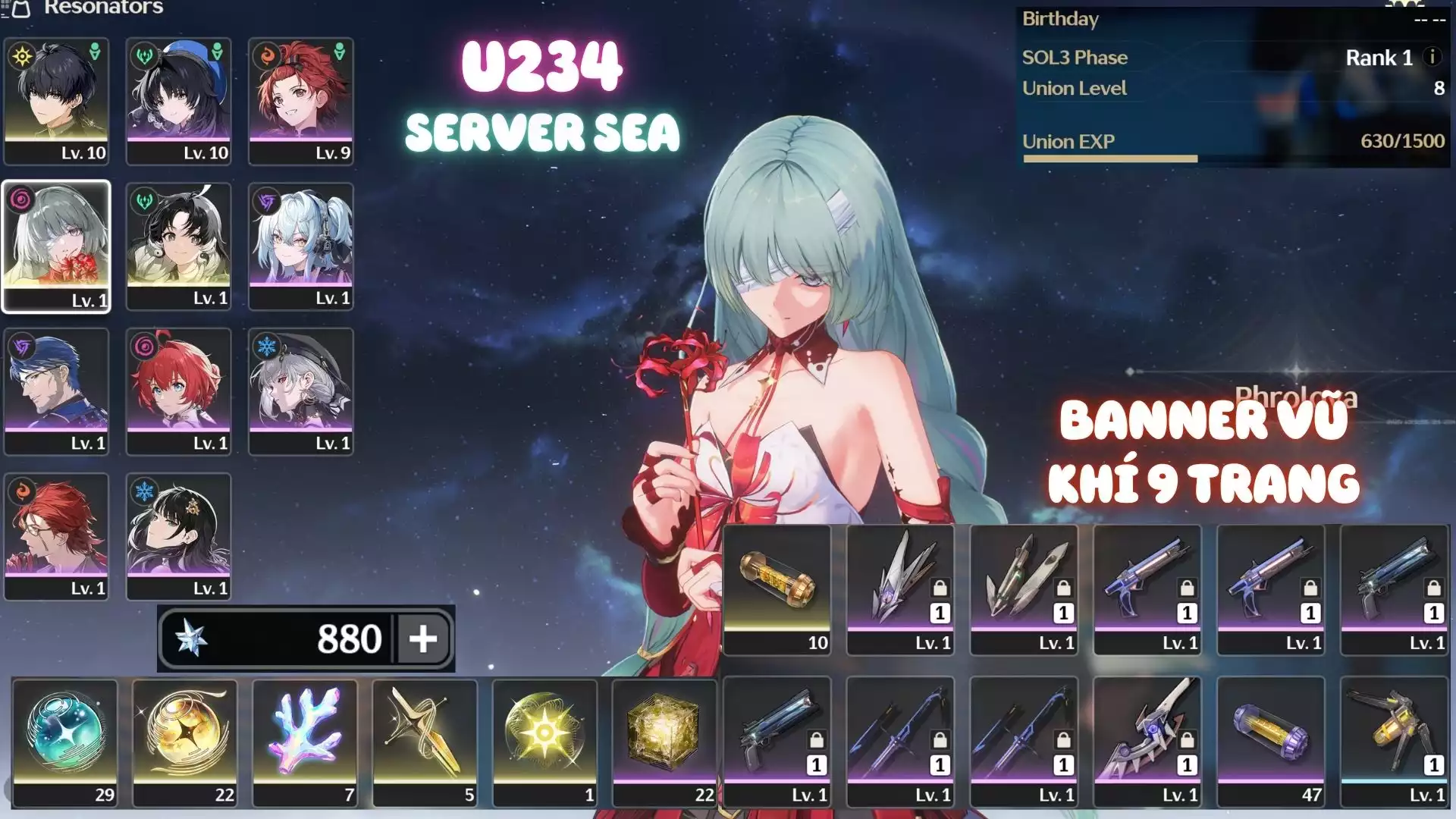Pick the highlighted eyepatch resonator with red flower
This screenshot has width=1456, height=819.
click(56, 246)
